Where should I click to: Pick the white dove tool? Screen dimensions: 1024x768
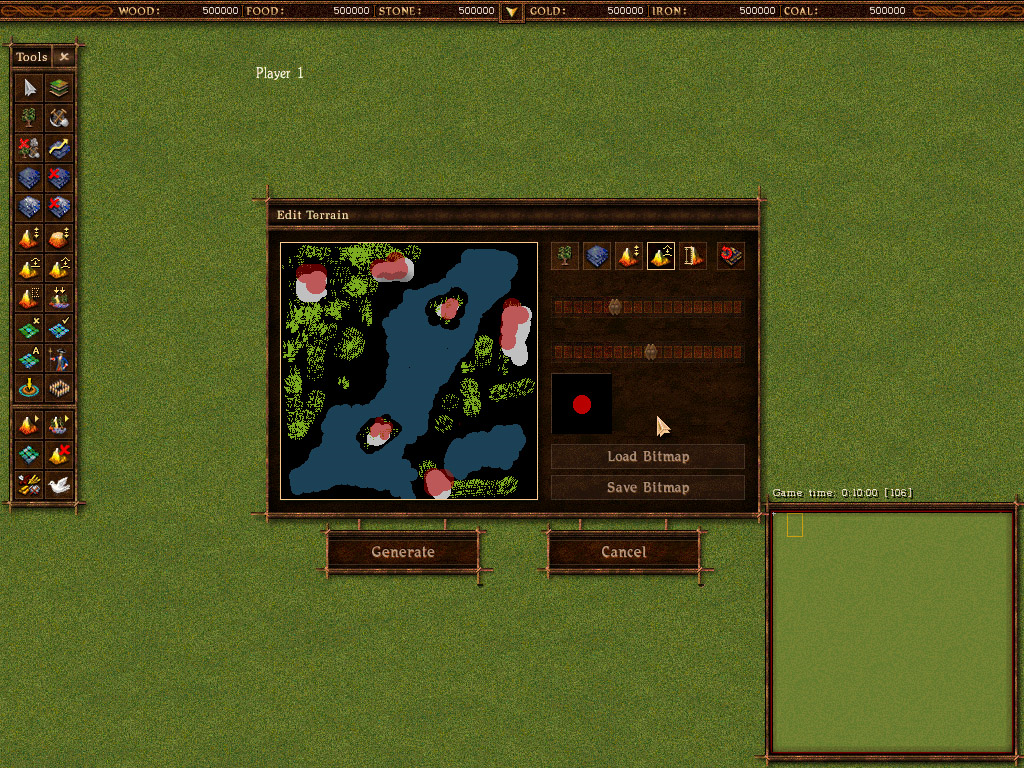click(60, 485)
